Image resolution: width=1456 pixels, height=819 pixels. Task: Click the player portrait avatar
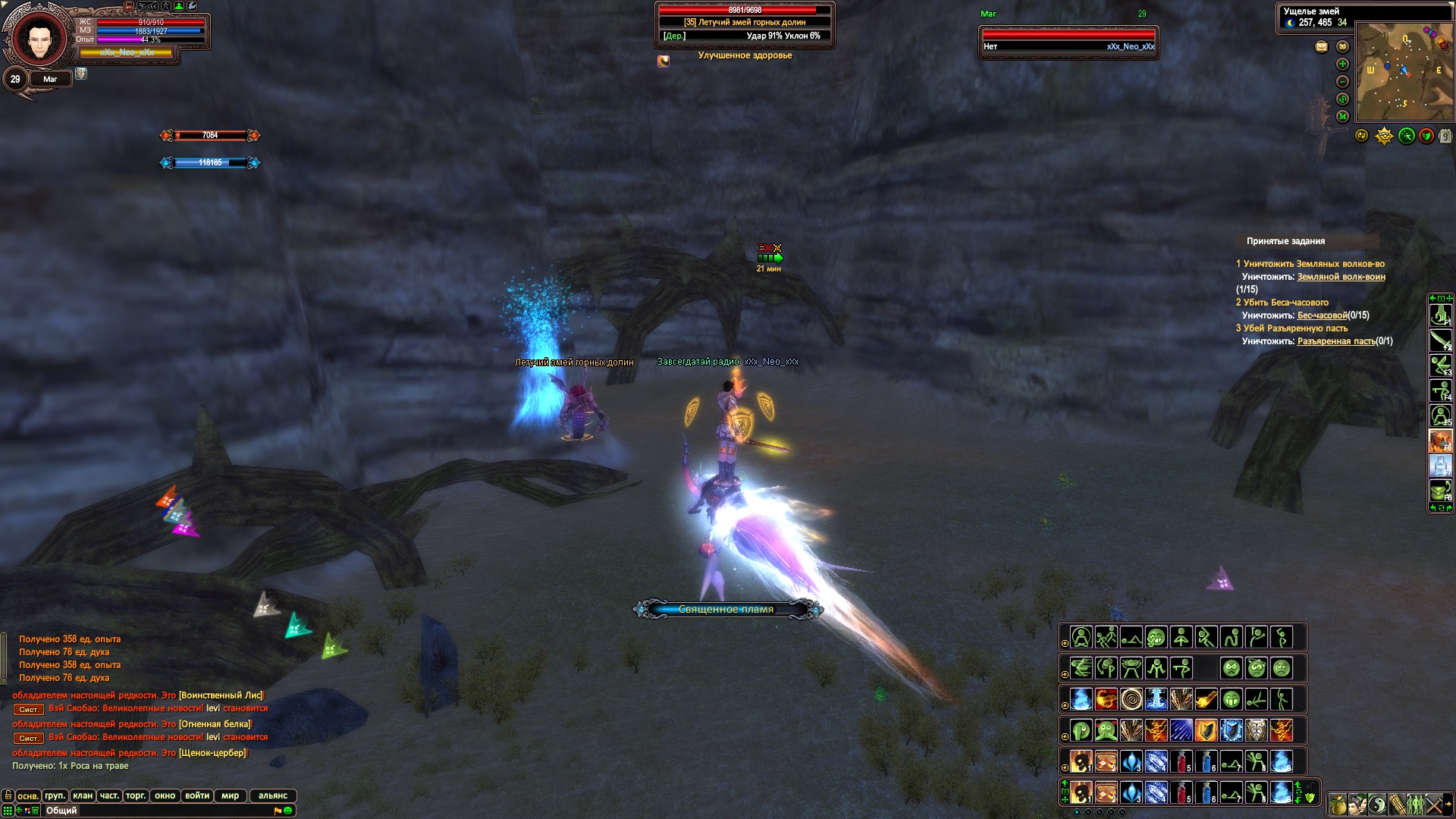[x=33, y=36]
